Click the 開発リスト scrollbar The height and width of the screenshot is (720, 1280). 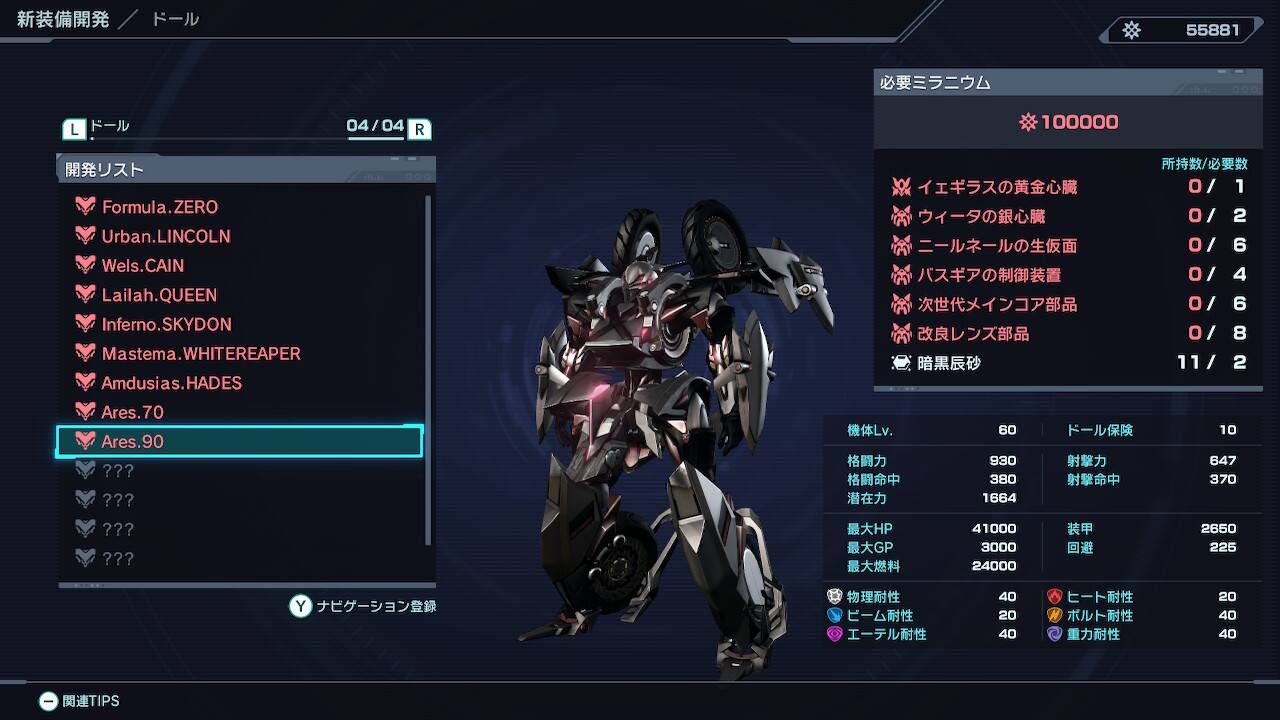pyautogui.click(x=429, y=370)
